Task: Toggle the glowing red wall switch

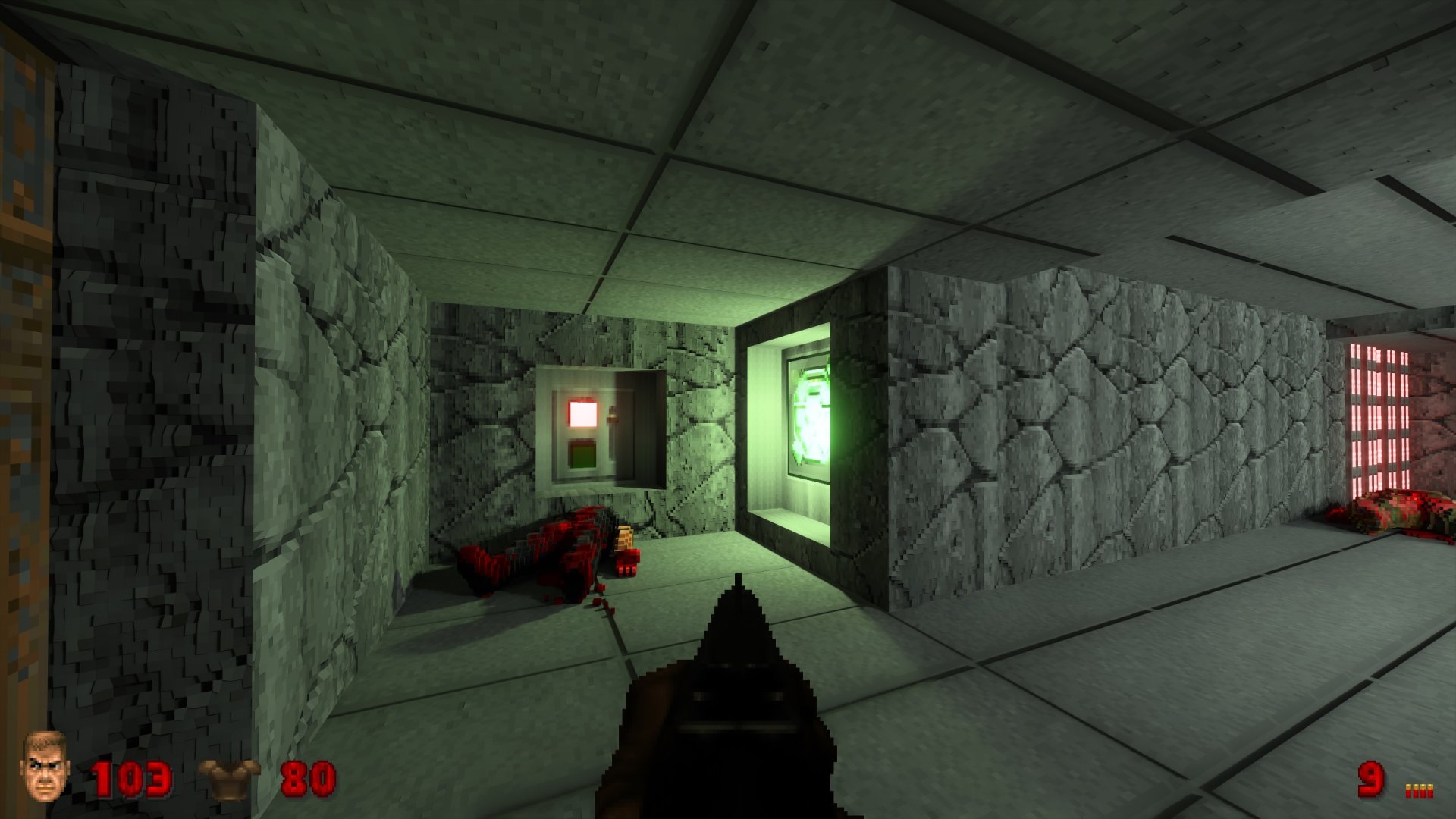Action: point(581,412)
